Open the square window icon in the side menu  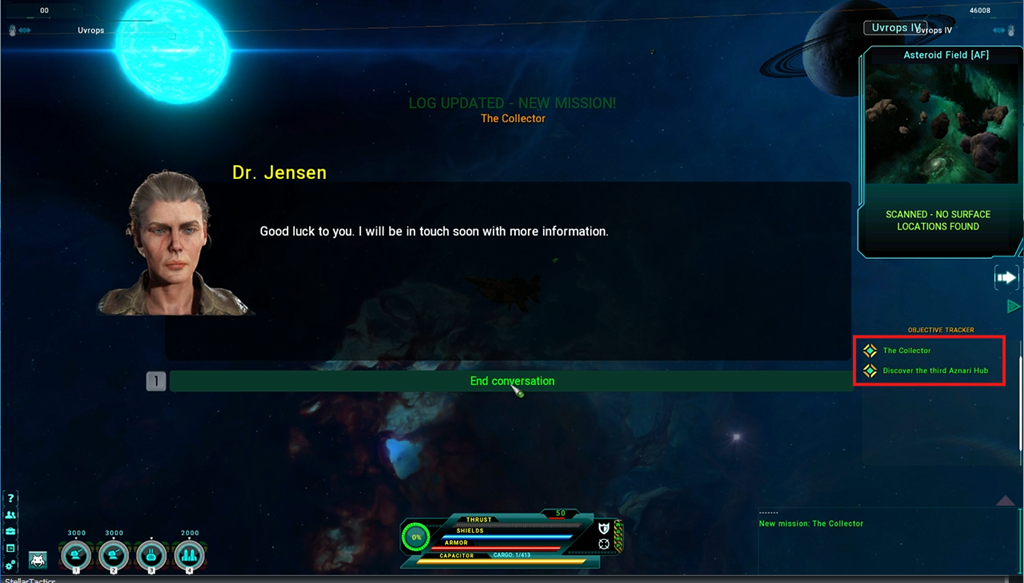click(x=11, y=548)
